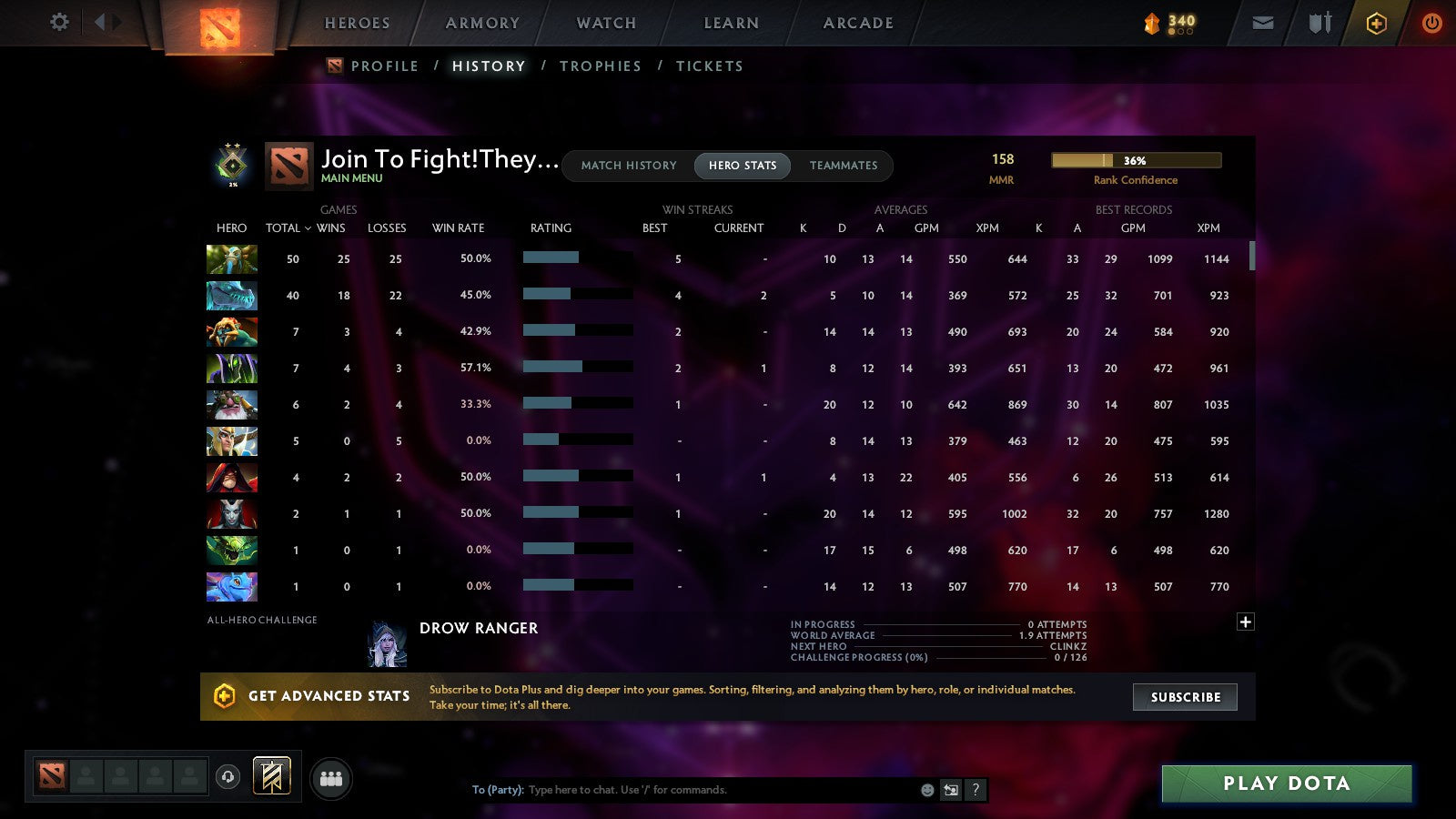The width and height of the screenshot is (1456, 819).
Task: Click the SUBSCRIBE button for Dota Plus
Action: [x=1185, y=697]
